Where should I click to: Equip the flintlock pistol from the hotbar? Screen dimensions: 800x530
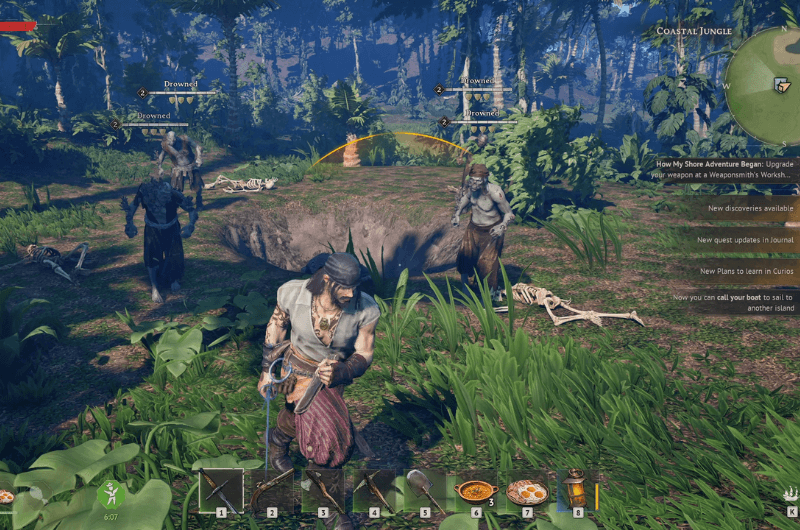(x=272, y=490)
